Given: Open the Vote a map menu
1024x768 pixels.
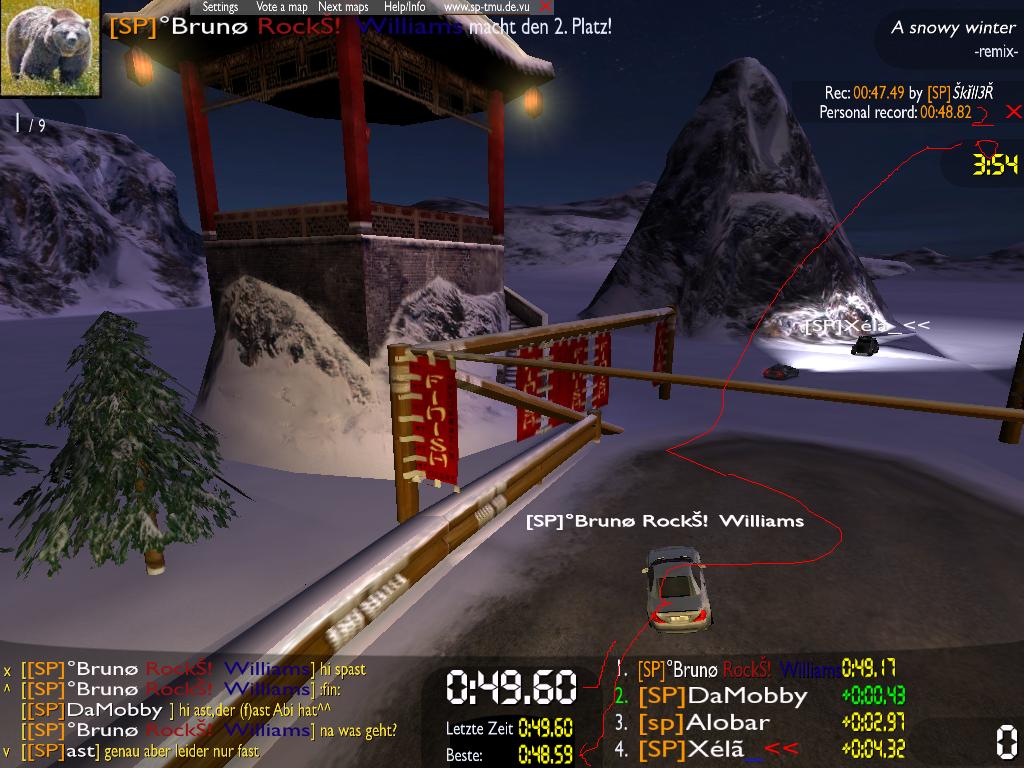Looking at the screenshot, I should tap(281, 7).
